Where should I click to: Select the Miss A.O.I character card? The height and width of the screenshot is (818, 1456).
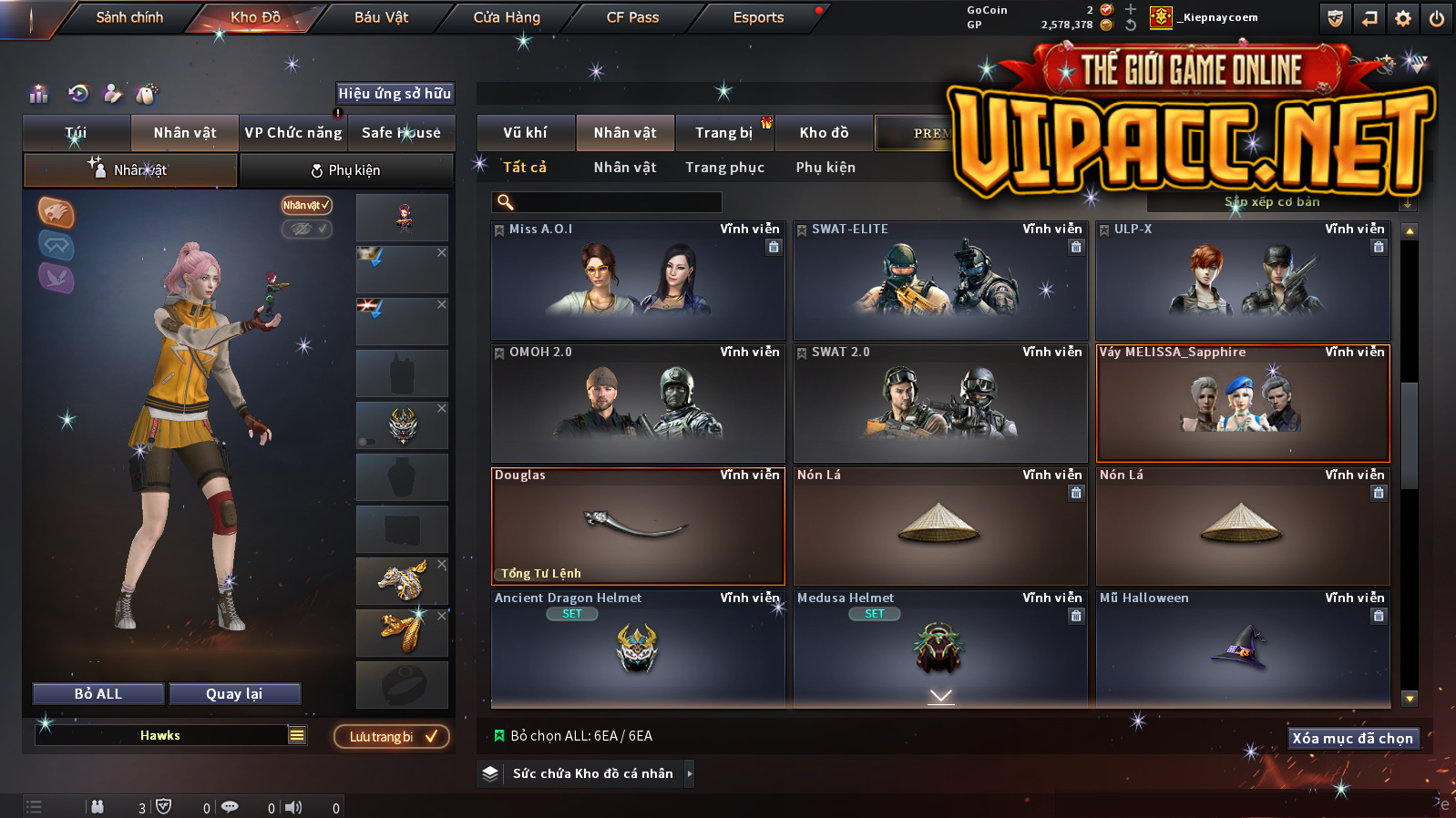tap(638, 281)
